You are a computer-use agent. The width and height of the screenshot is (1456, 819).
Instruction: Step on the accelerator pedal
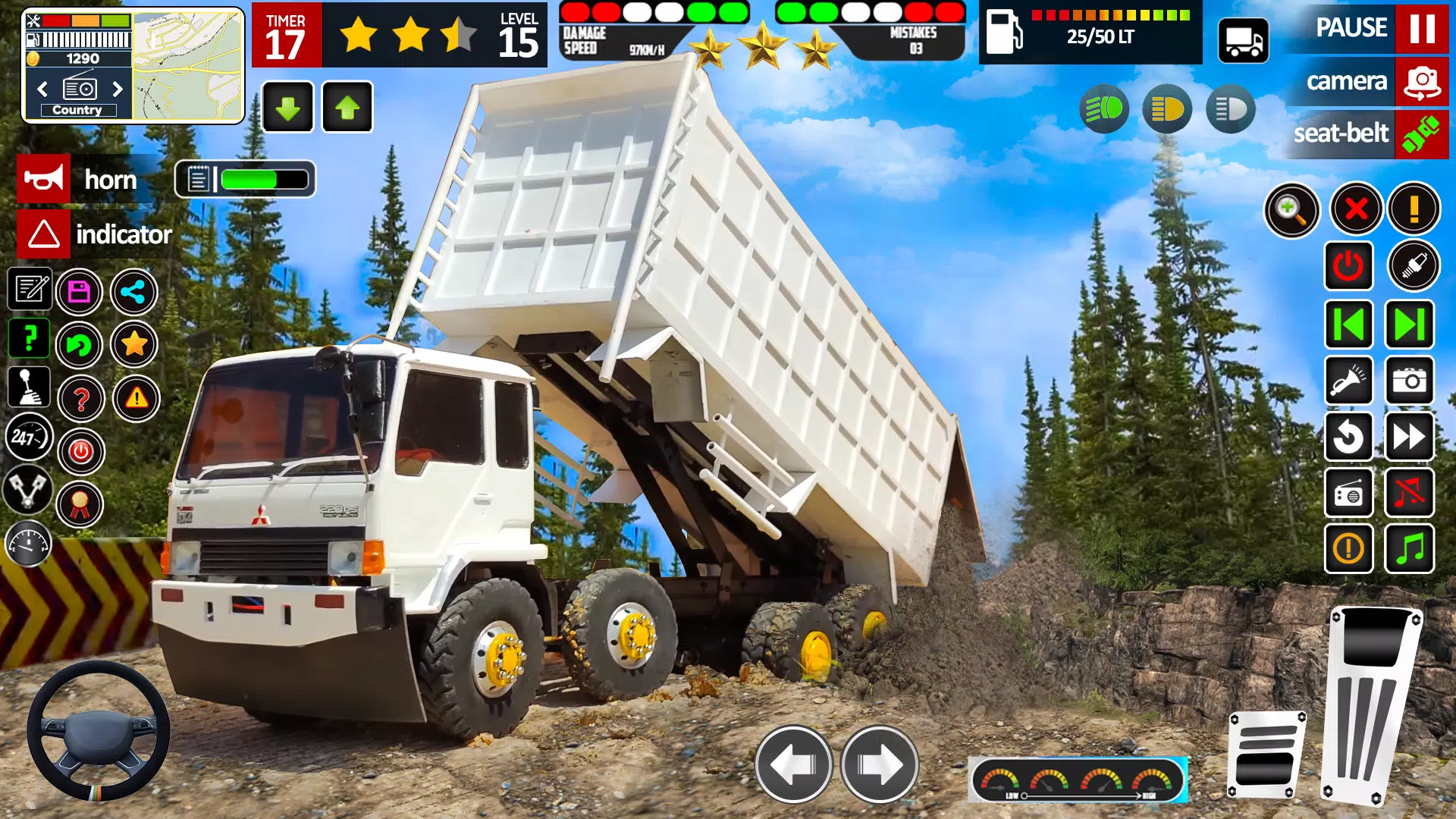click(1371, 705)
